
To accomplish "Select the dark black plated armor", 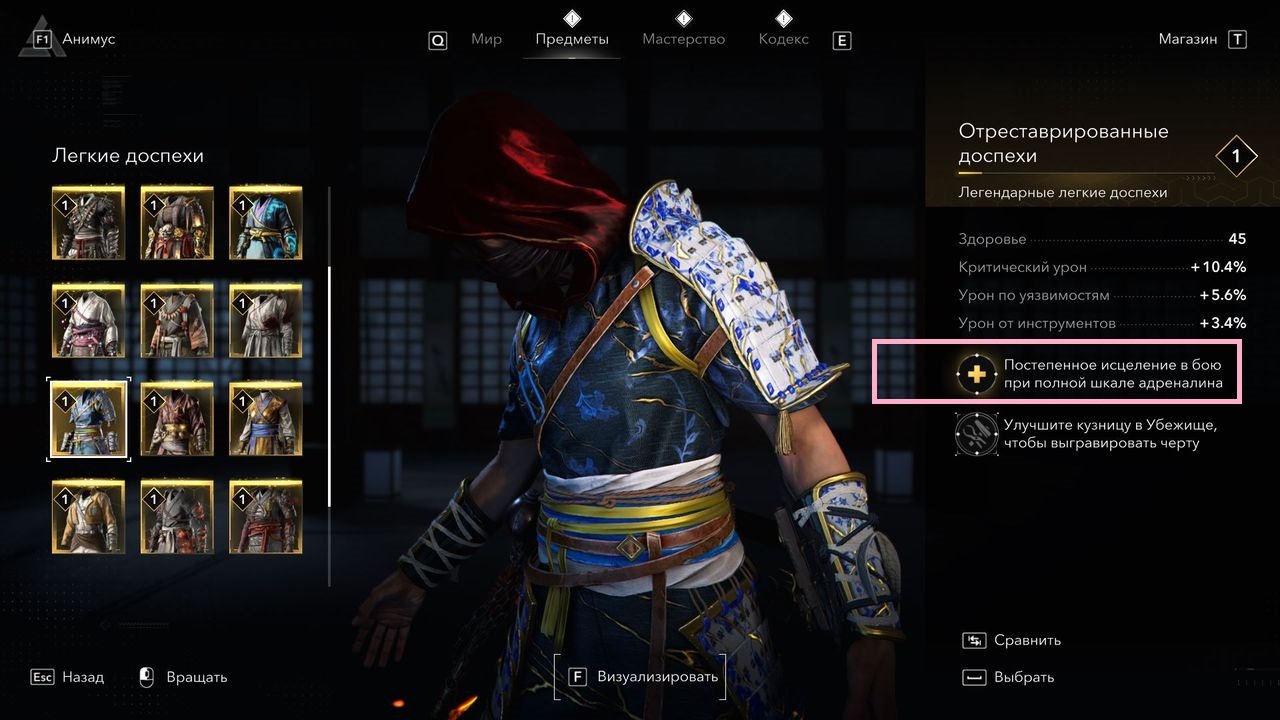I will click(89, 223).
